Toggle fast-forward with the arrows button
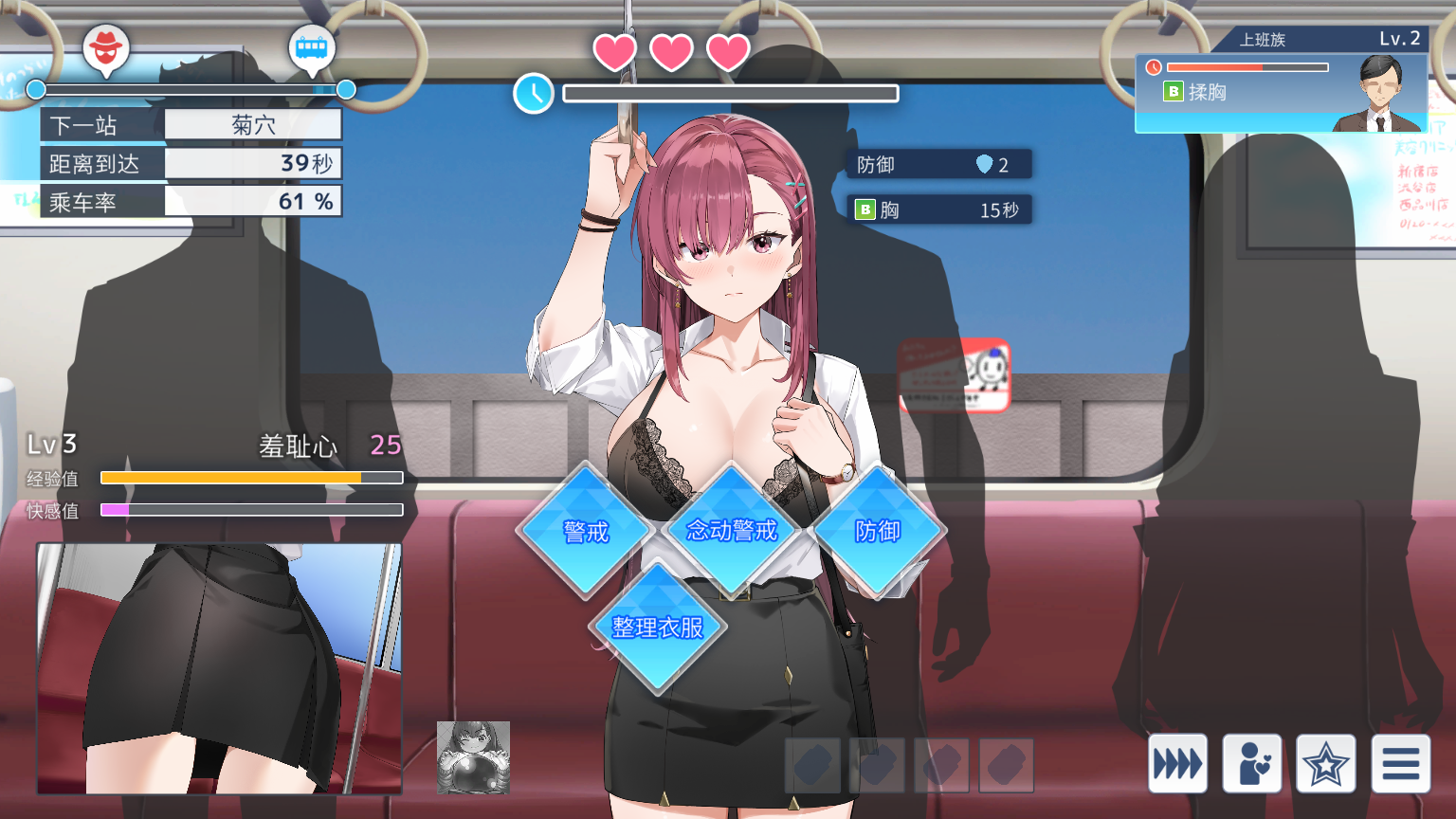 click(x=1177, y=763)
